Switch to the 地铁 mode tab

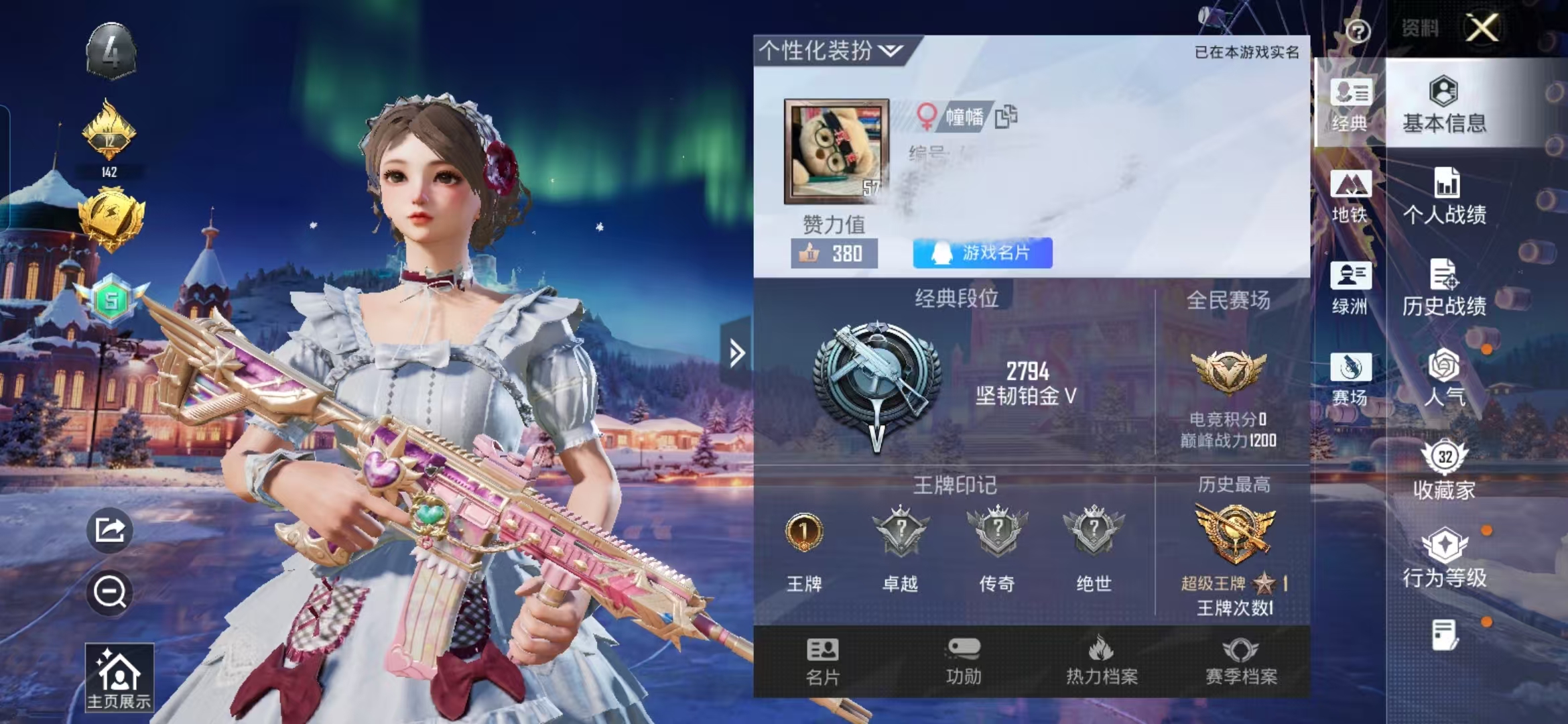[1350, 196]
